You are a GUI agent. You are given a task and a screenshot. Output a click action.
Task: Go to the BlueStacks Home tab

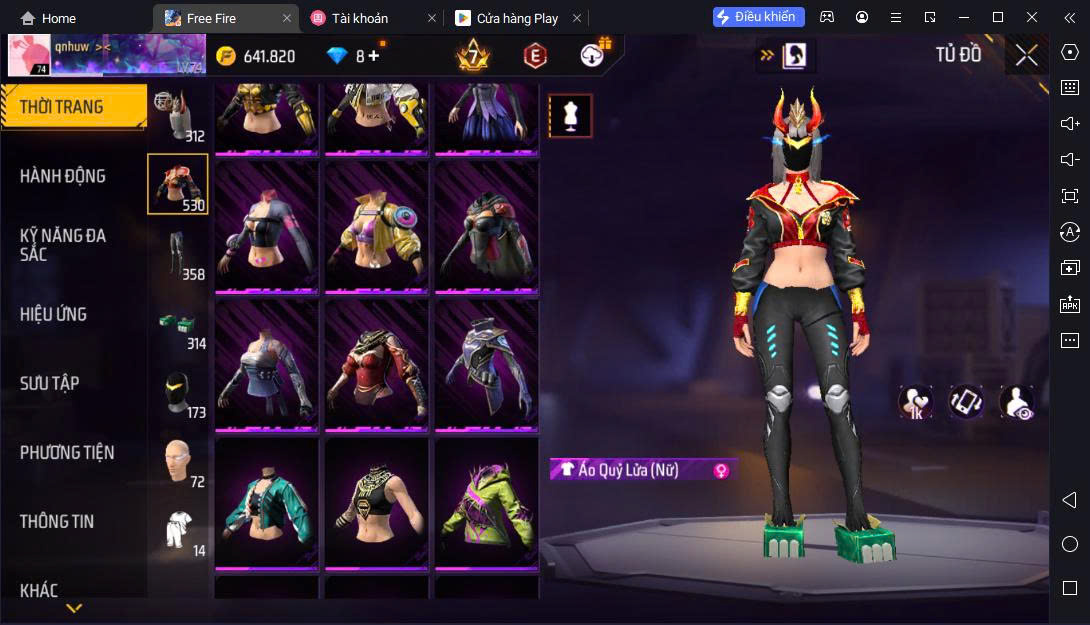tap(48, 18)
